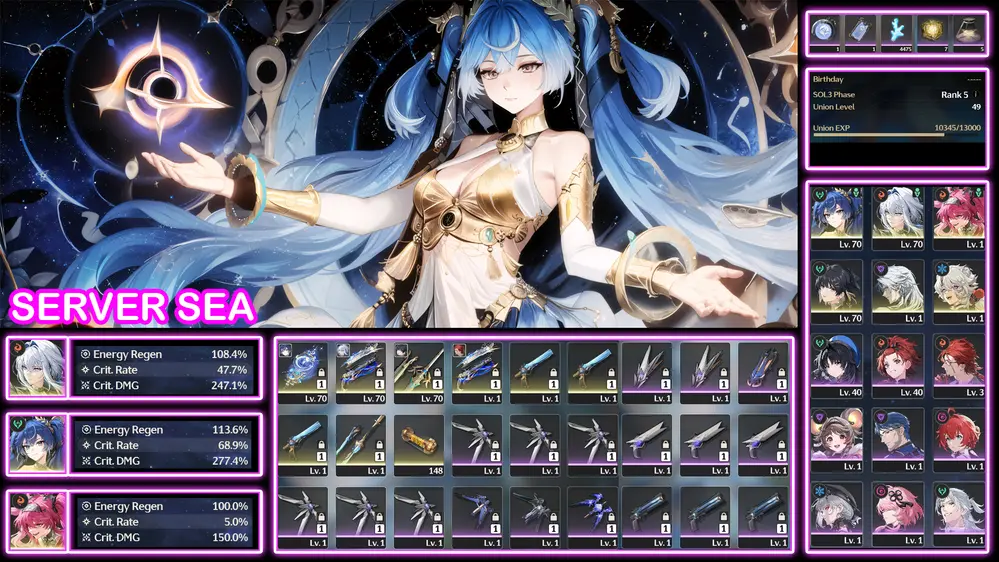The width and height of the screenshot is (999, 562).
Task: Click the gold cylinder item showing 148
Action: point(417,441)
